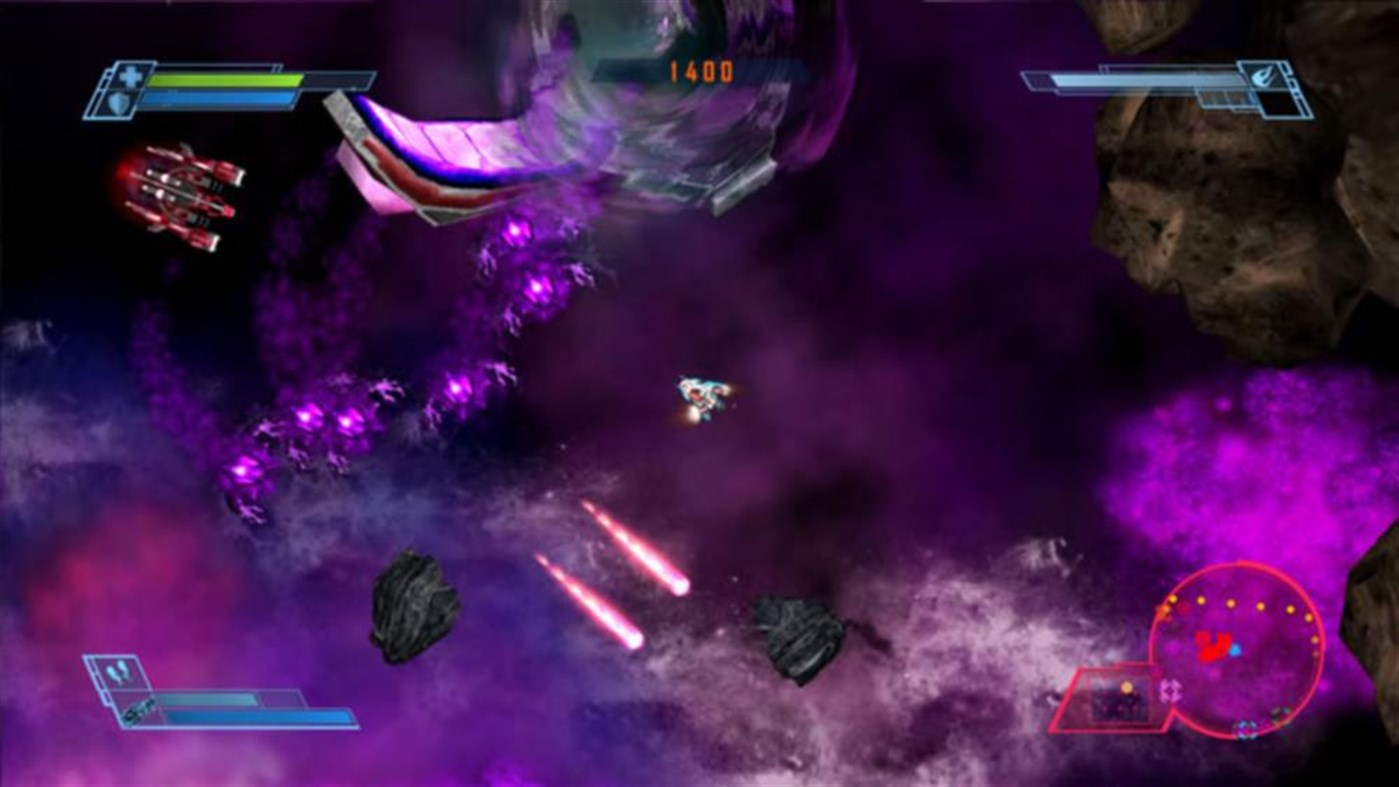Click the shield emblem beside the health bar
This screenshot has width=1399, height=787.
coord(119,104)
